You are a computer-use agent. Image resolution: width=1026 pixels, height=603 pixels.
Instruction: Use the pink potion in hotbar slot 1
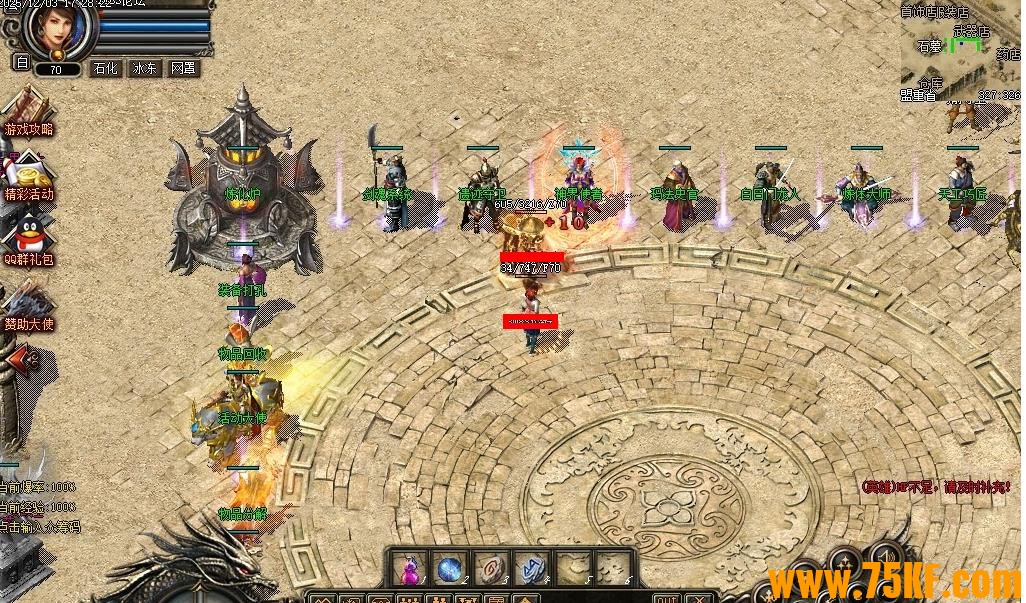point(410,567)
